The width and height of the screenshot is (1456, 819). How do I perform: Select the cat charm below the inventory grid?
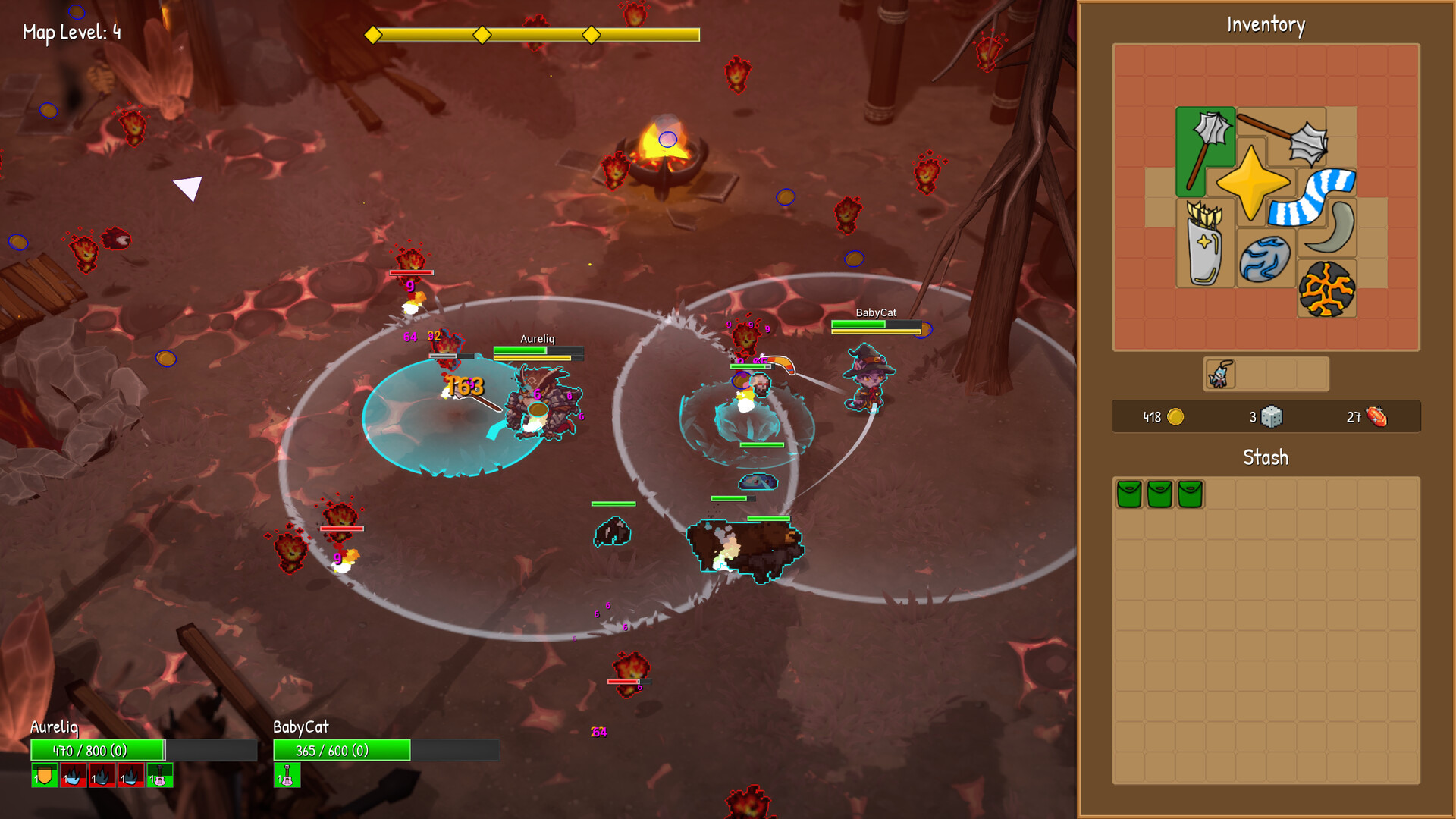point(1219,374)
